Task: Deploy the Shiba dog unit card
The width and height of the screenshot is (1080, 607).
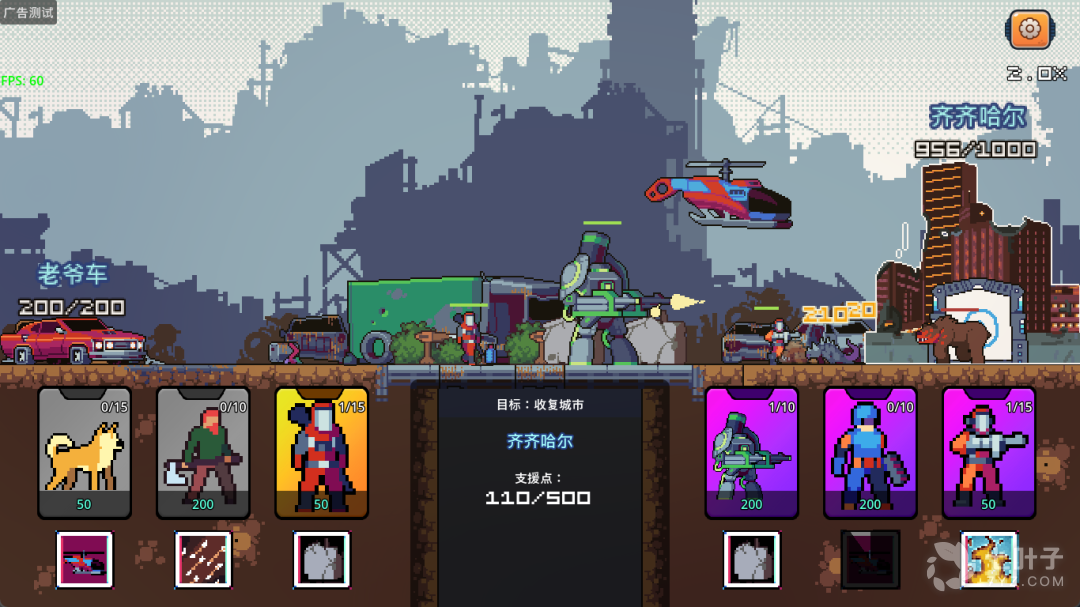Action: pyautogui.click(x=85, y=452)
